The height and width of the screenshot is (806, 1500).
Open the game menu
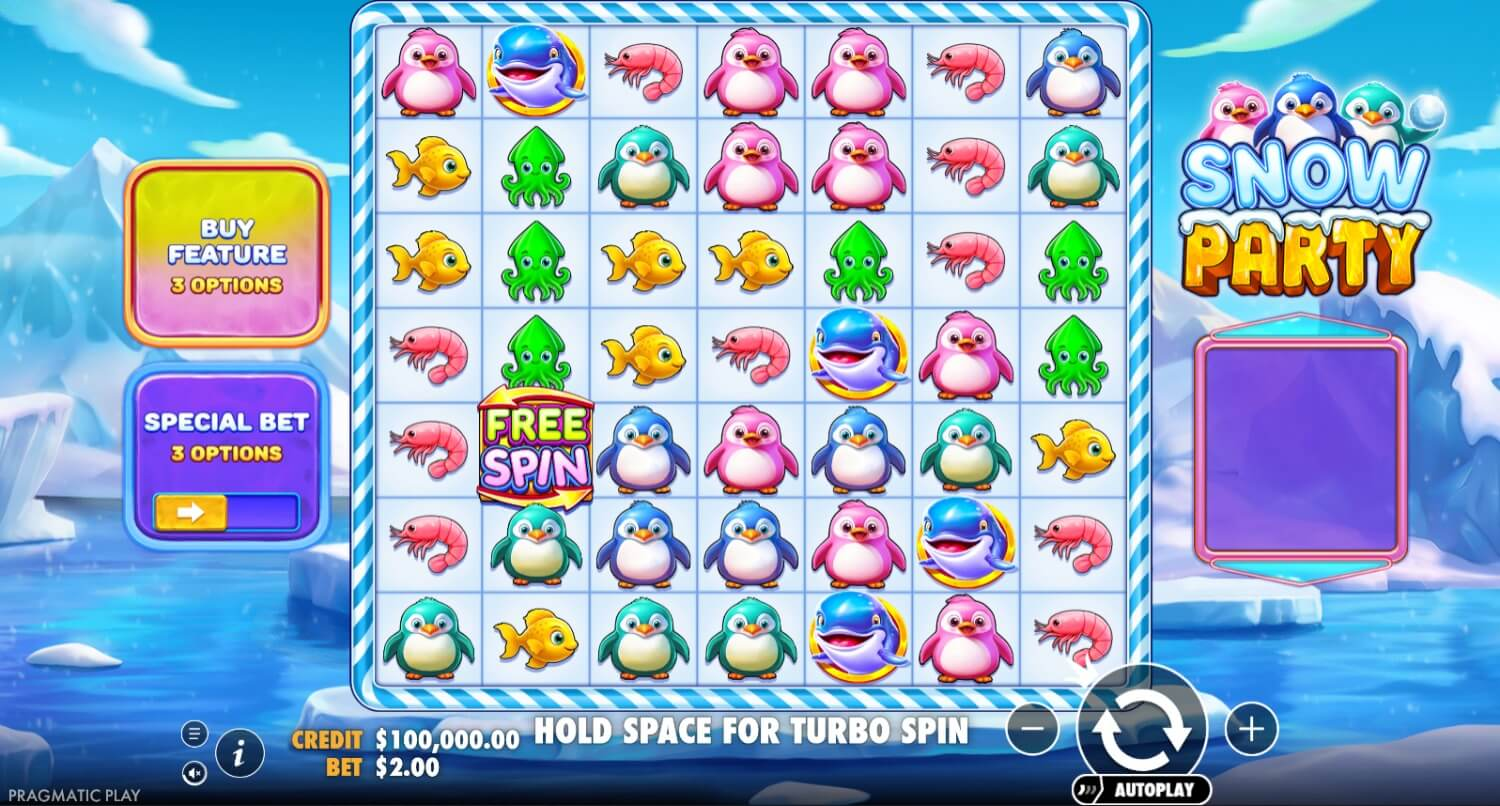click(x=194, y=733)
